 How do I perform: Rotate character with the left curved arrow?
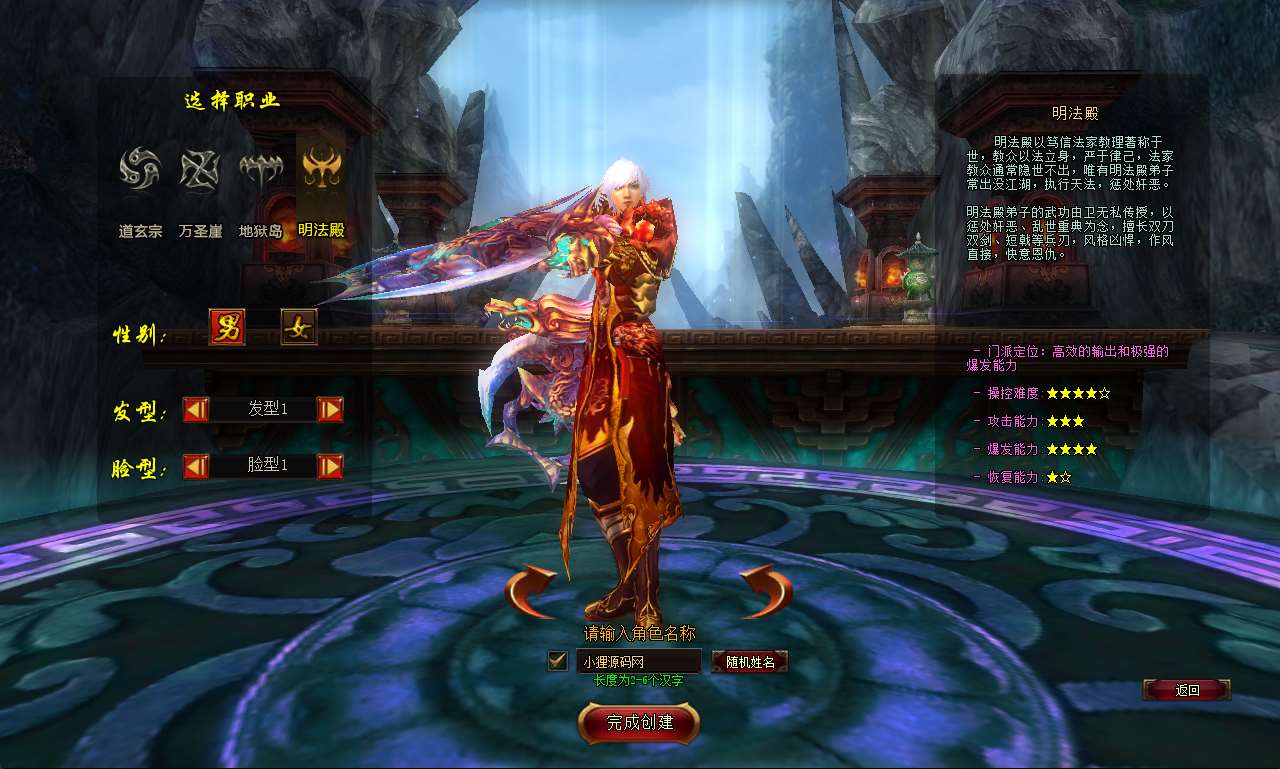[x=531, y=591]
